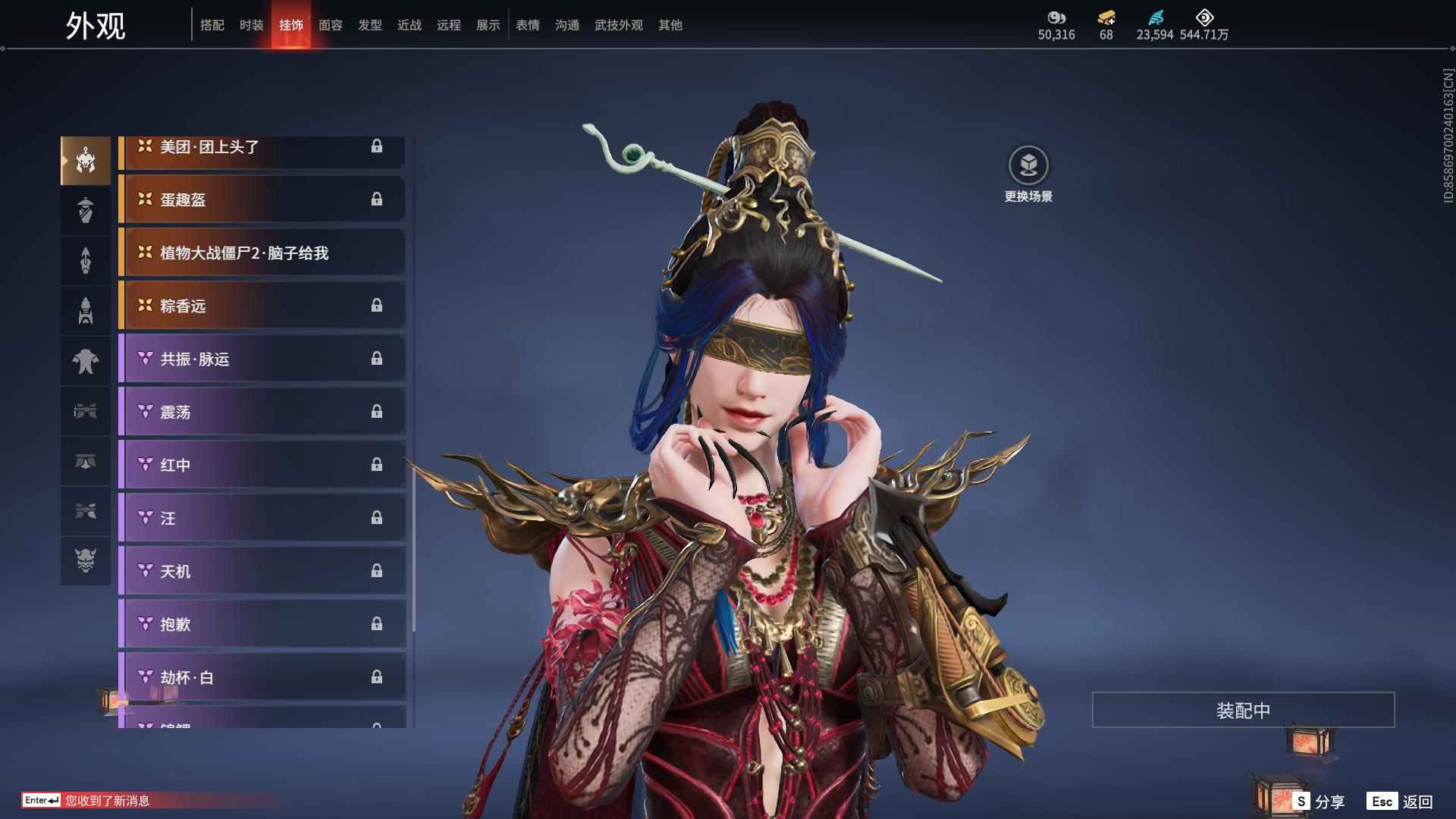Choose the 蛋趣盔 accessory row
1456x819 pixels.
pyautogui.click(x=262, y=199)
